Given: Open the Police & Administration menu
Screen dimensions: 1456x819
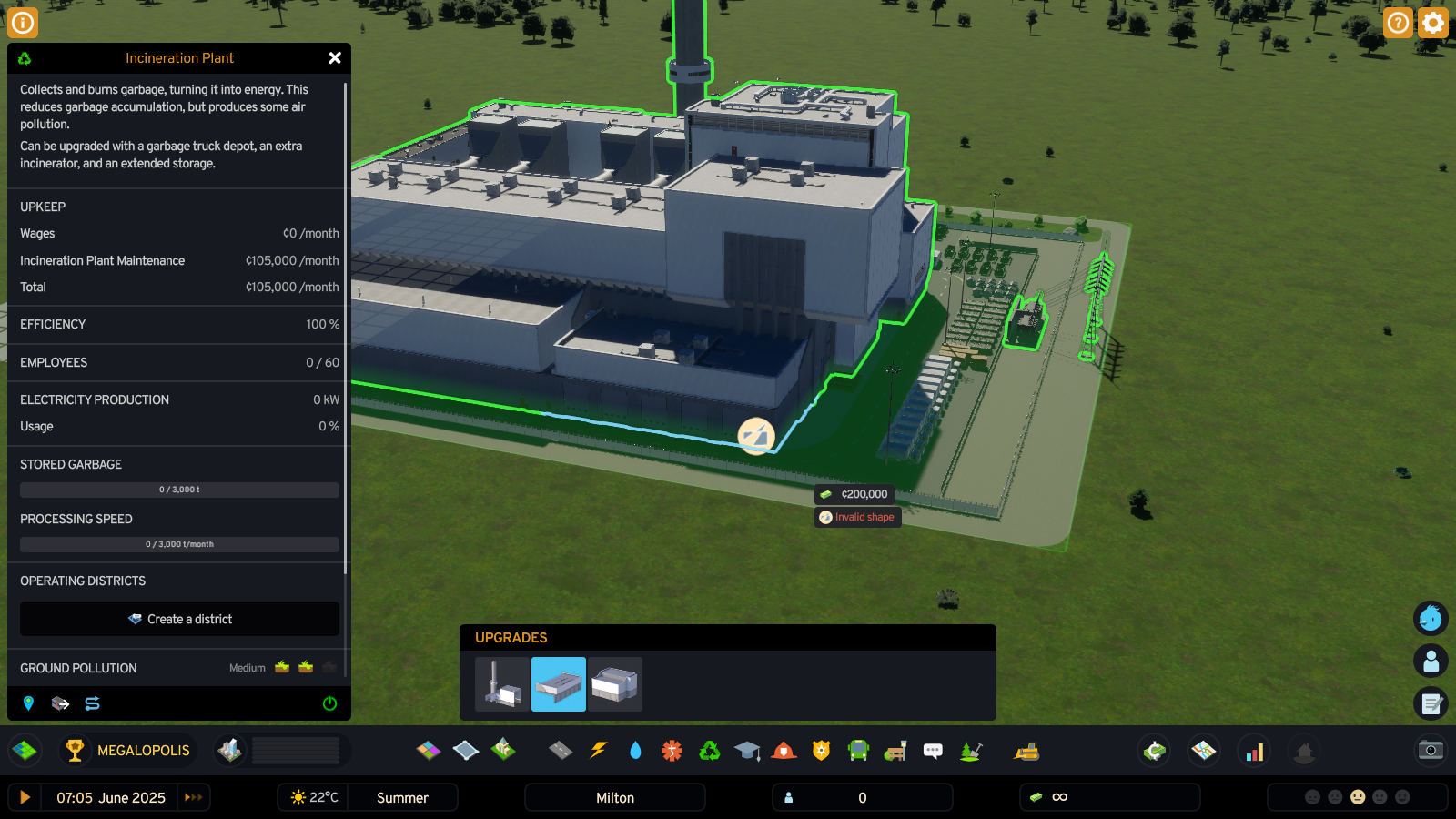Looking at the screenshot, I should (820, 750).
